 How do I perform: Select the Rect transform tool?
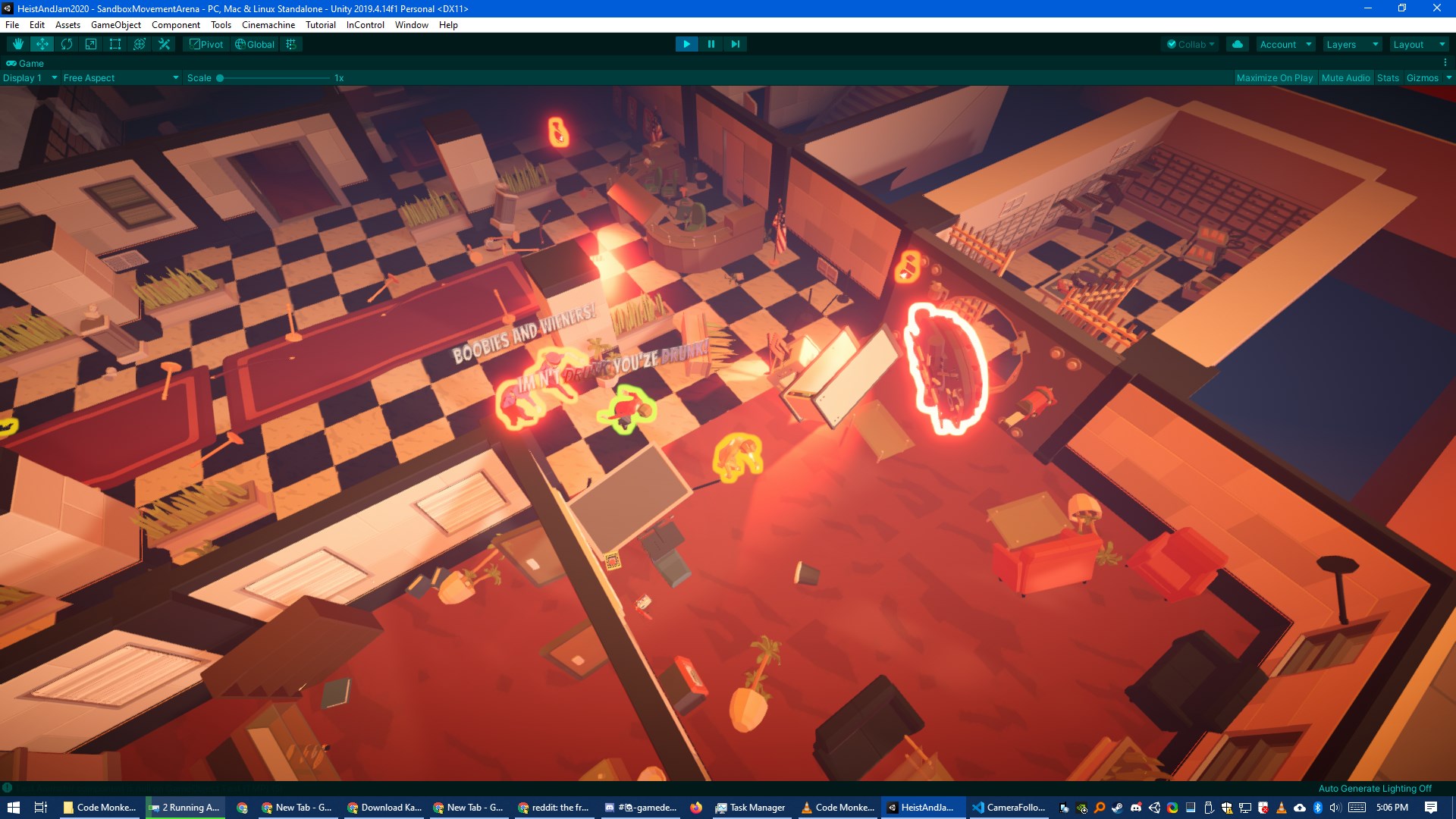point(115,44)
